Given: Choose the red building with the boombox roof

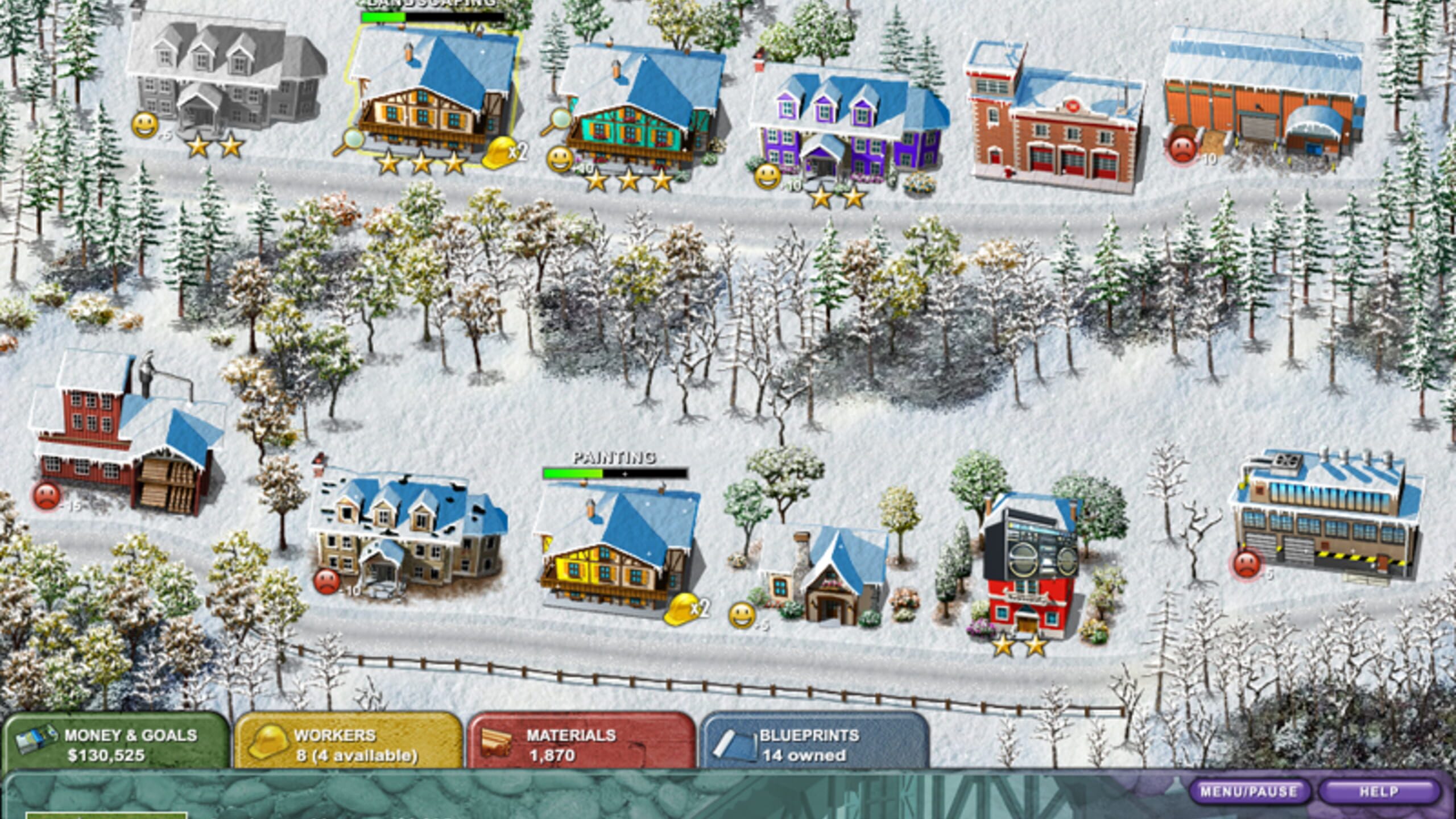Looking at the screenshot, I should pos(1029,569).
